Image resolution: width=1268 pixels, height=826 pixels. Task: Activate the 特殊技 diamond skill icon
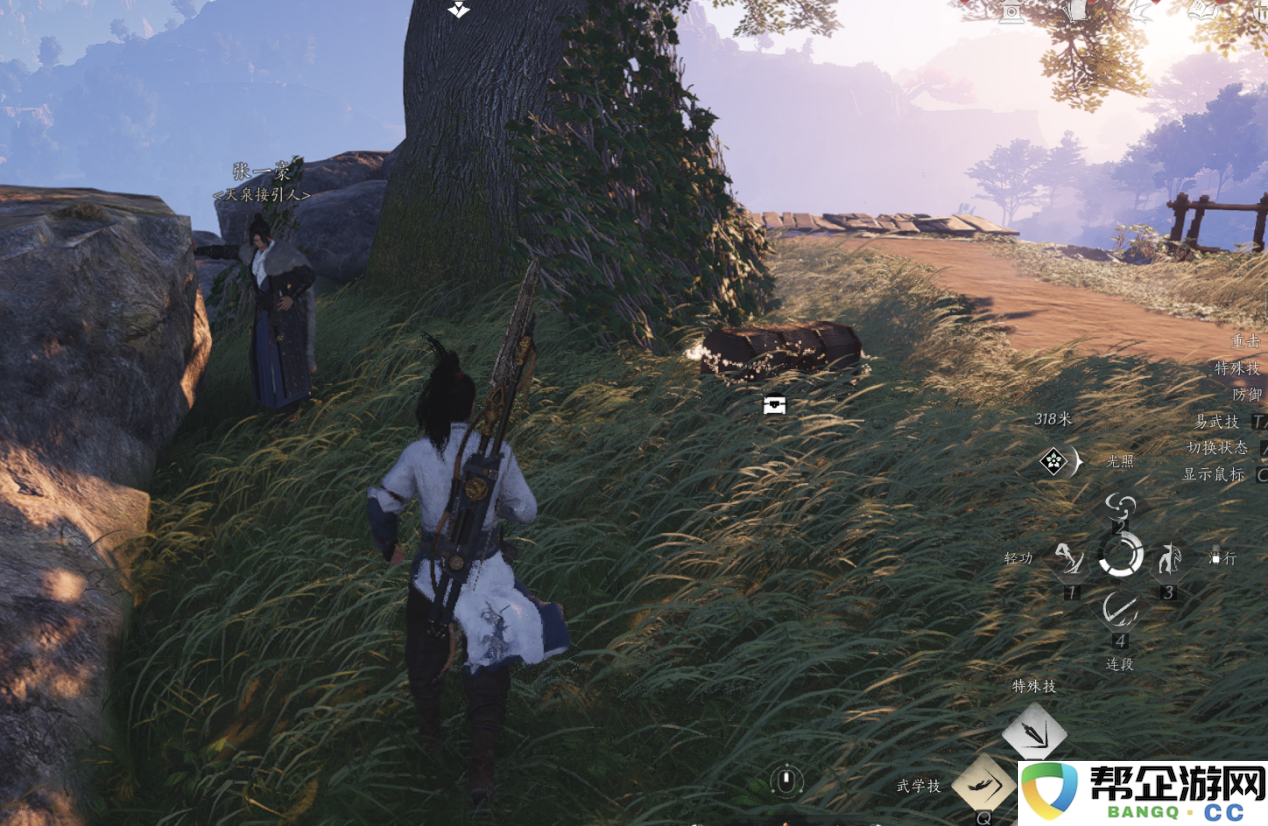[x=1034, y=731]
